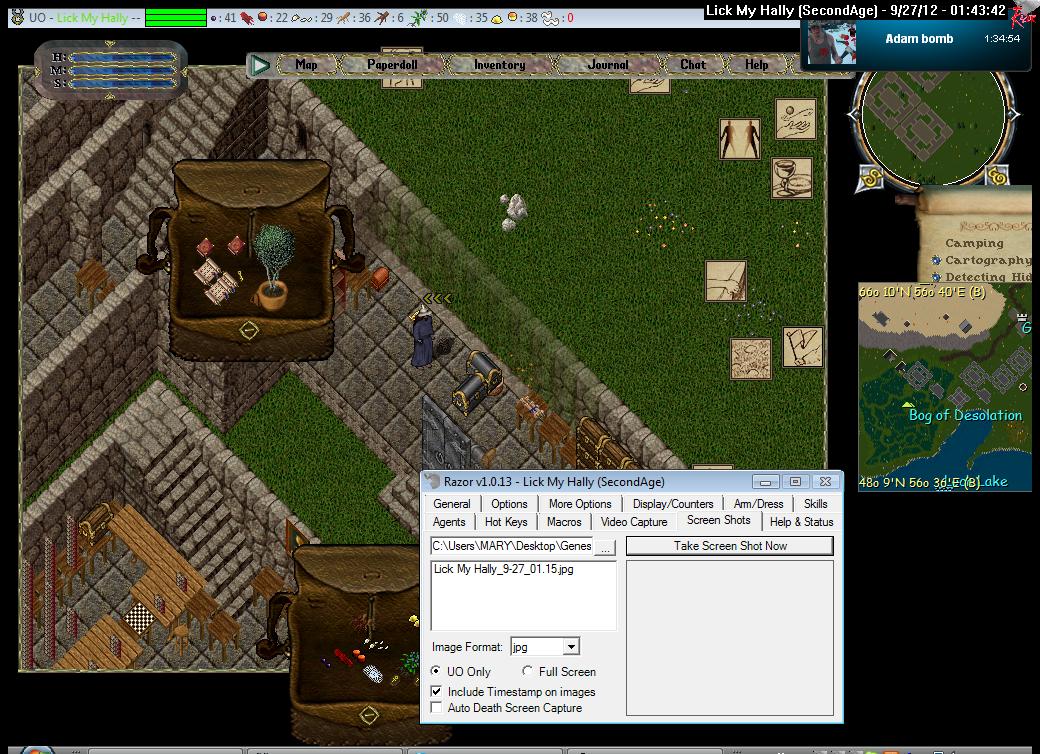The width and height of the screenshot is (1040, 754).
Task: Enable Auto Death Screen Capture checkbox
Action: 436,708
